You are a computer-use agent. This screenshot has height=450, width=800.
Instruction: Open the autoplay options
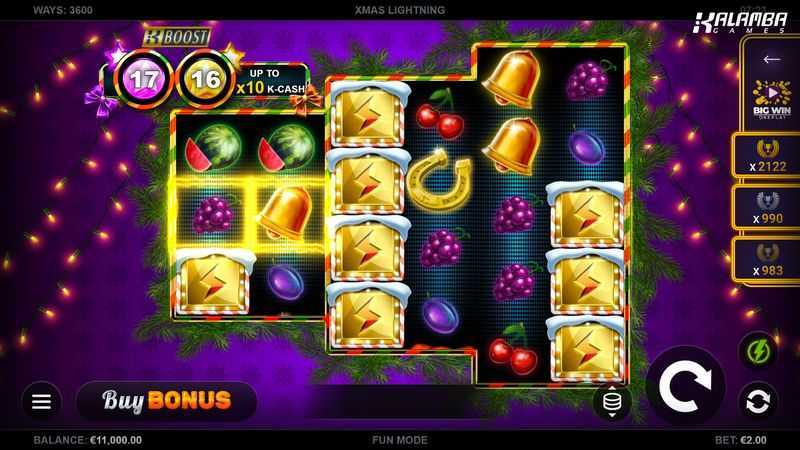(x=757, y=401)
